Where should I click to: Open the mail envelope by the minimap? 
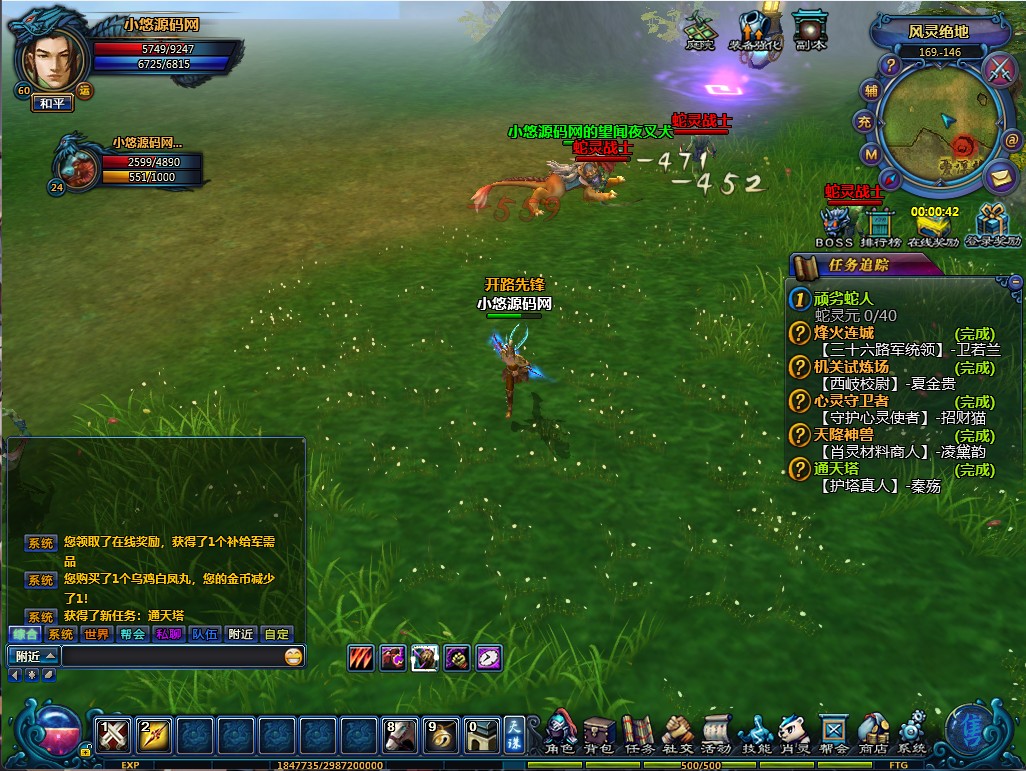(999, 178)
